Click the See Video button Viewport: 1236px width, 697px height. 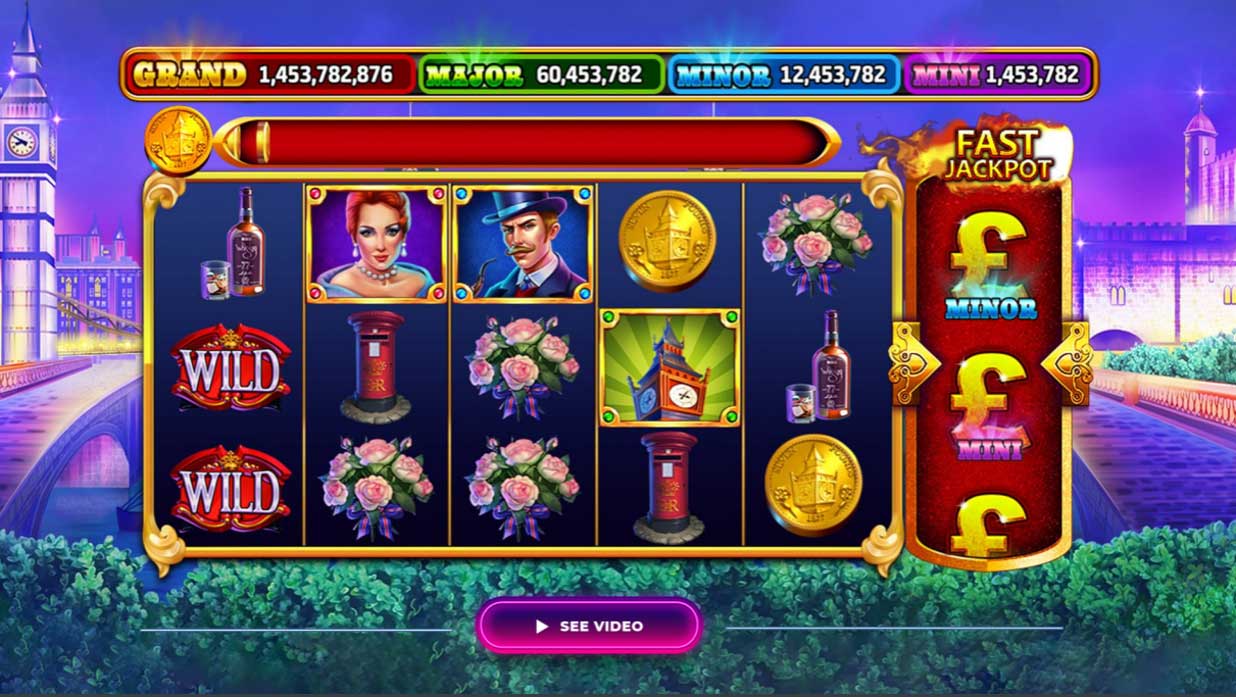(x=589, y=626)
